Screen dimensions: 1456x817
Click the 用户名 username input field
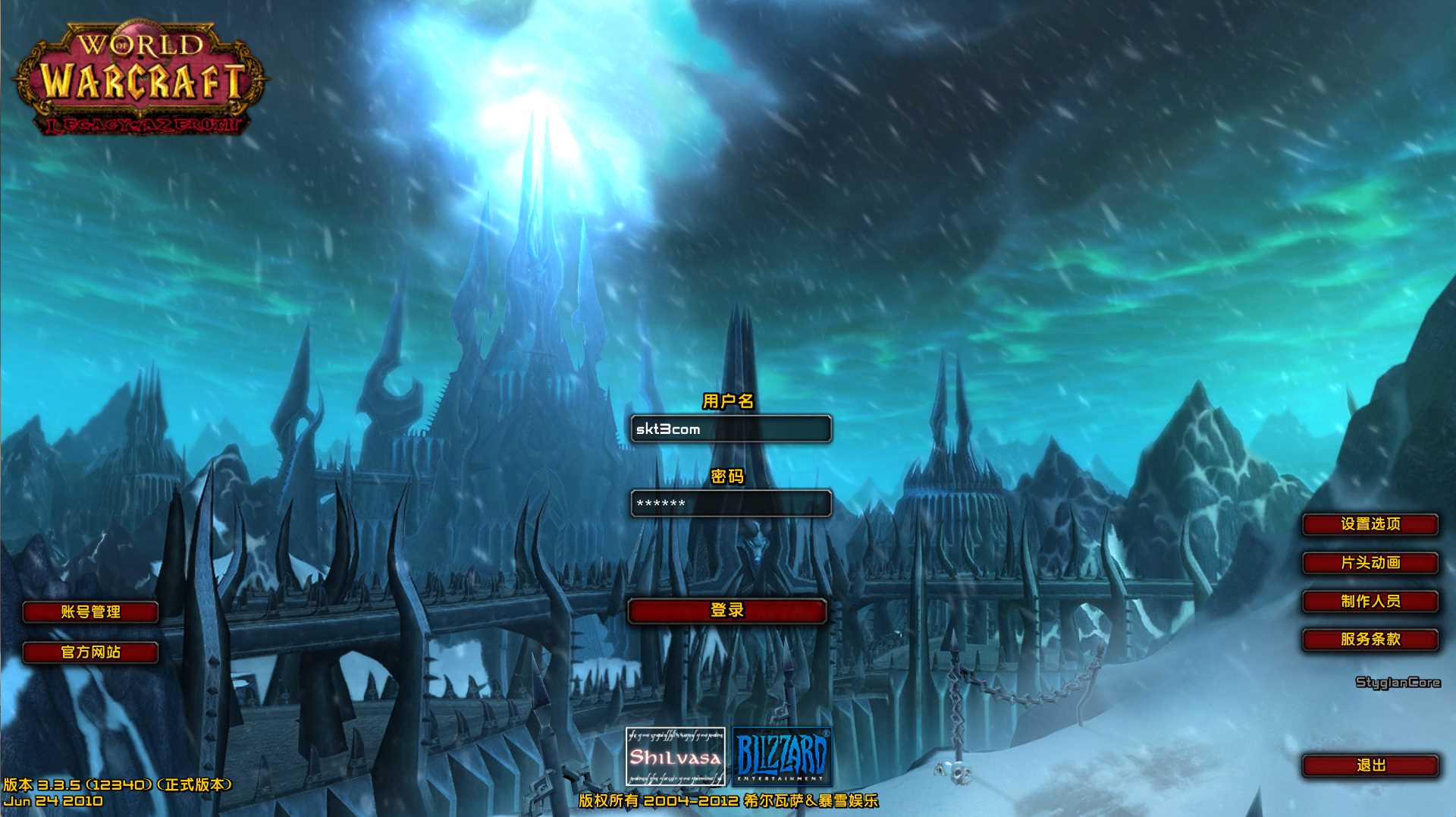(x=730, y=429)
